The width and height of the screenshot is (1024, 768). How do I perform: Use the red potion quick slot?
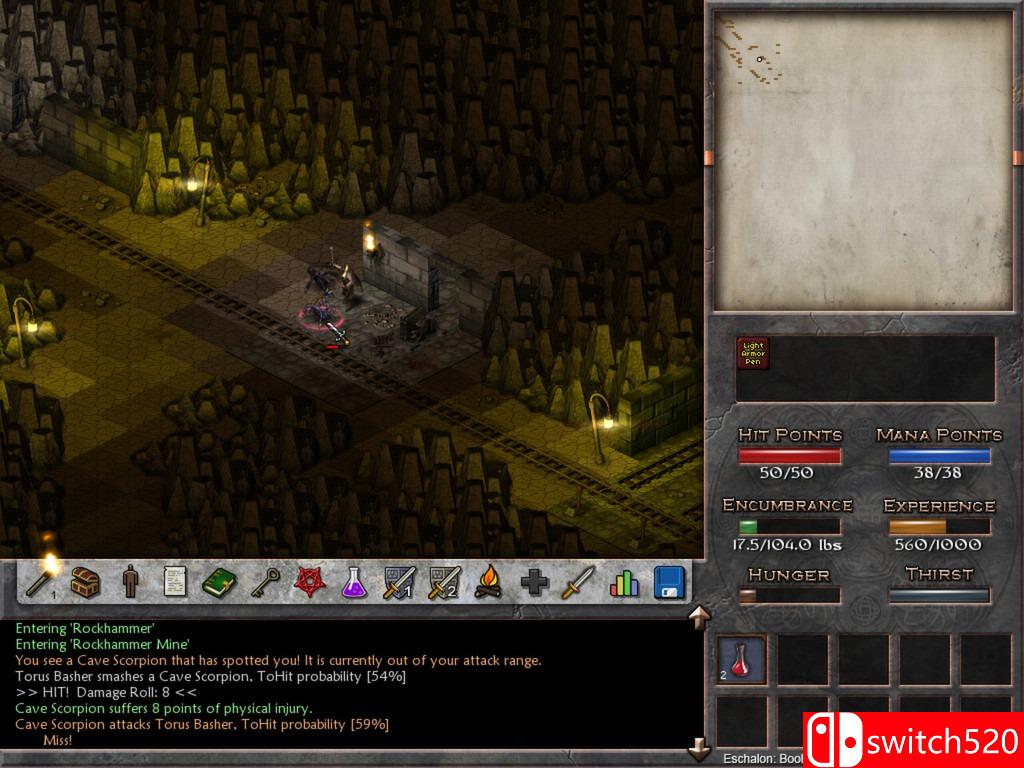coord(742,659)
